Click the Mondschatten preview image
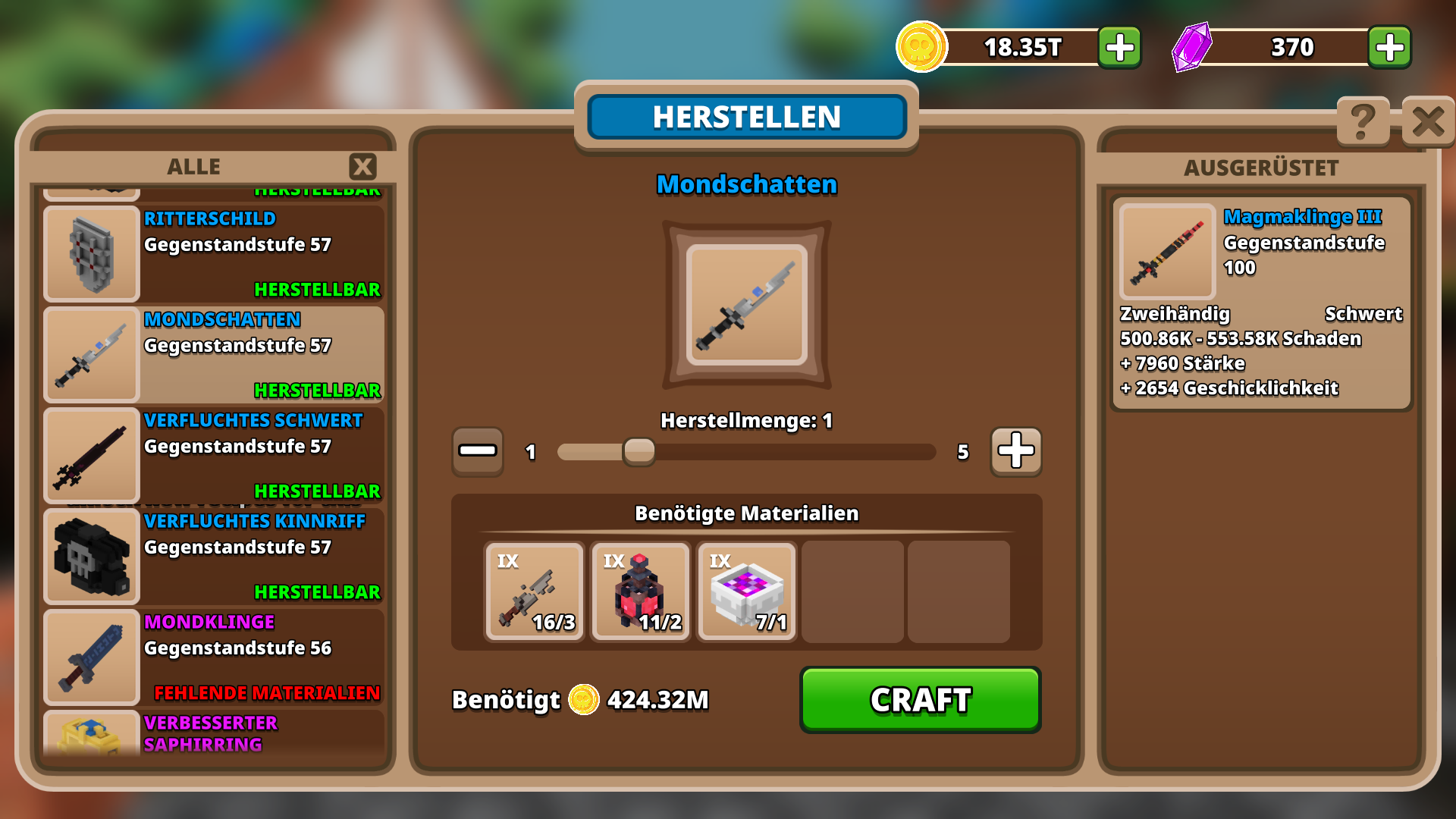The height and width of the screenshot is (819, 1456). click(747, 305)
